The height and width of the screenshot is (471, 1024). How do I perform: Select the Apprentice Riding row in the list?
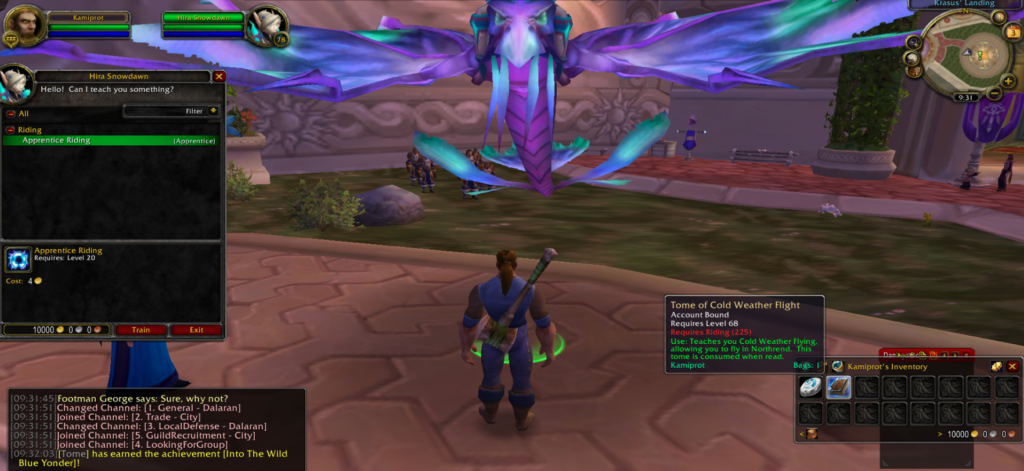(x=112, y=141)
